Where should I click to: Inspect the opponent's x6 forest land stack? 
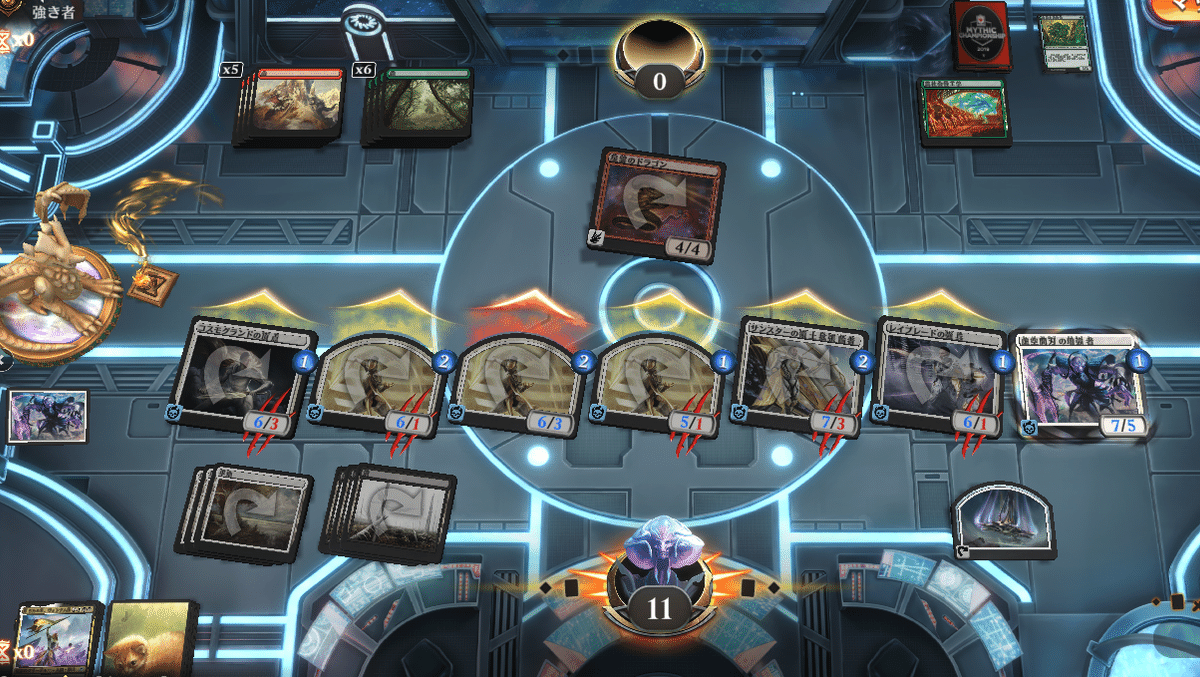pos(418,105)
